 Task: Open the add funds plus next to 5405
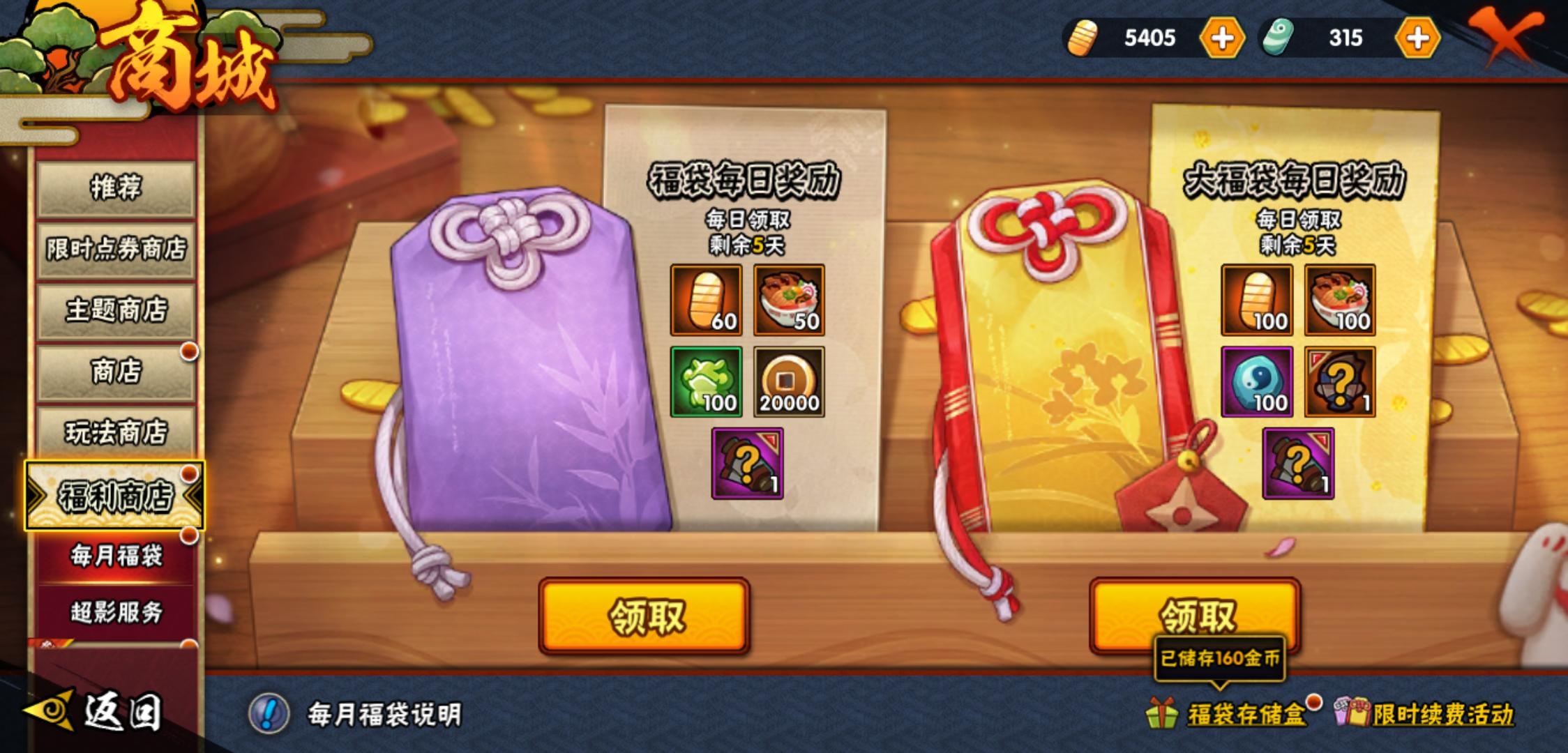[1222, 38]
